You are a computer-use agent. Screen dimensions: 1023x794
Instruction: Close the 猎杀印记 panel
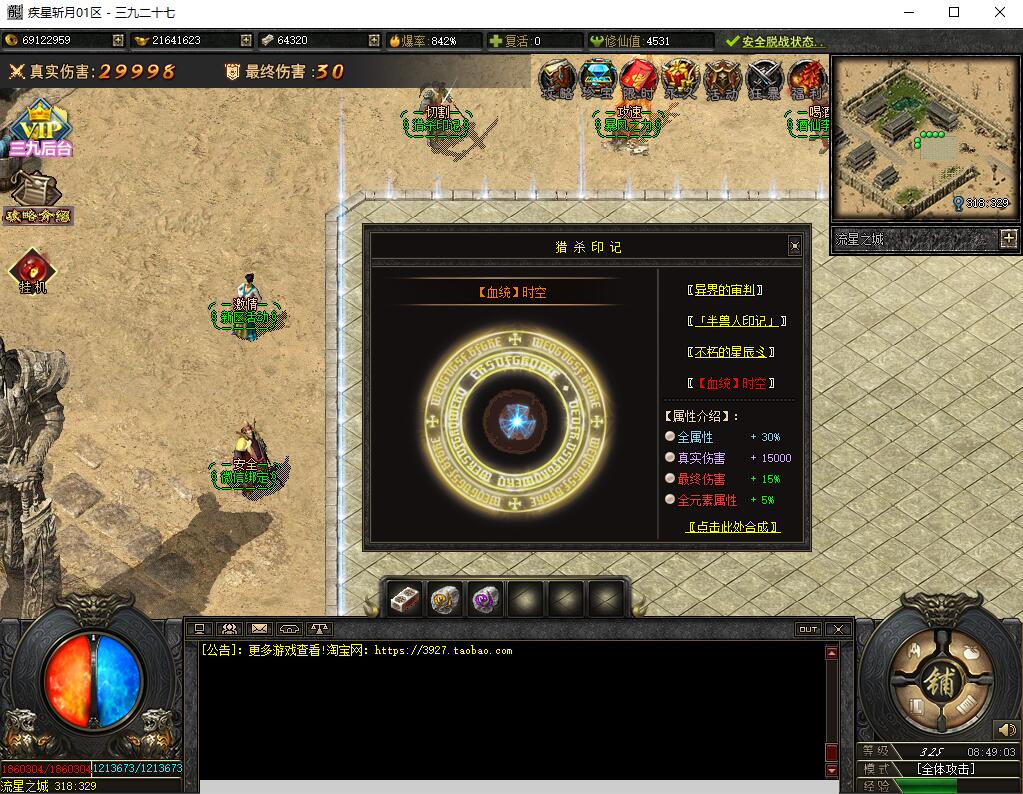pyautogui.click(x=794, y=246)
